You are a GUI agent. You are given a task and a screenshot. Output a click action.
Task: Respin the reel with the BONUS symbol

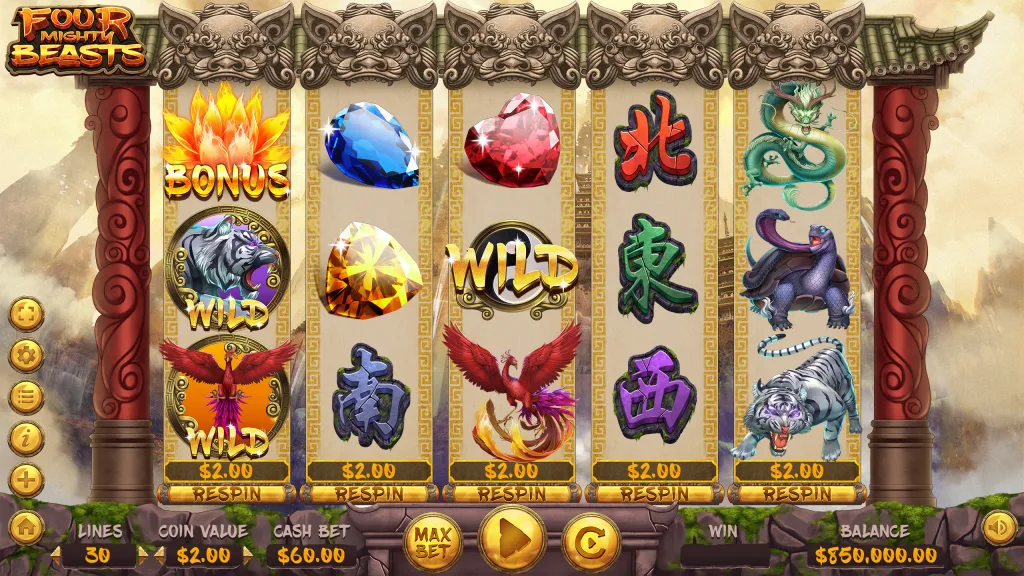coord(227,493)
